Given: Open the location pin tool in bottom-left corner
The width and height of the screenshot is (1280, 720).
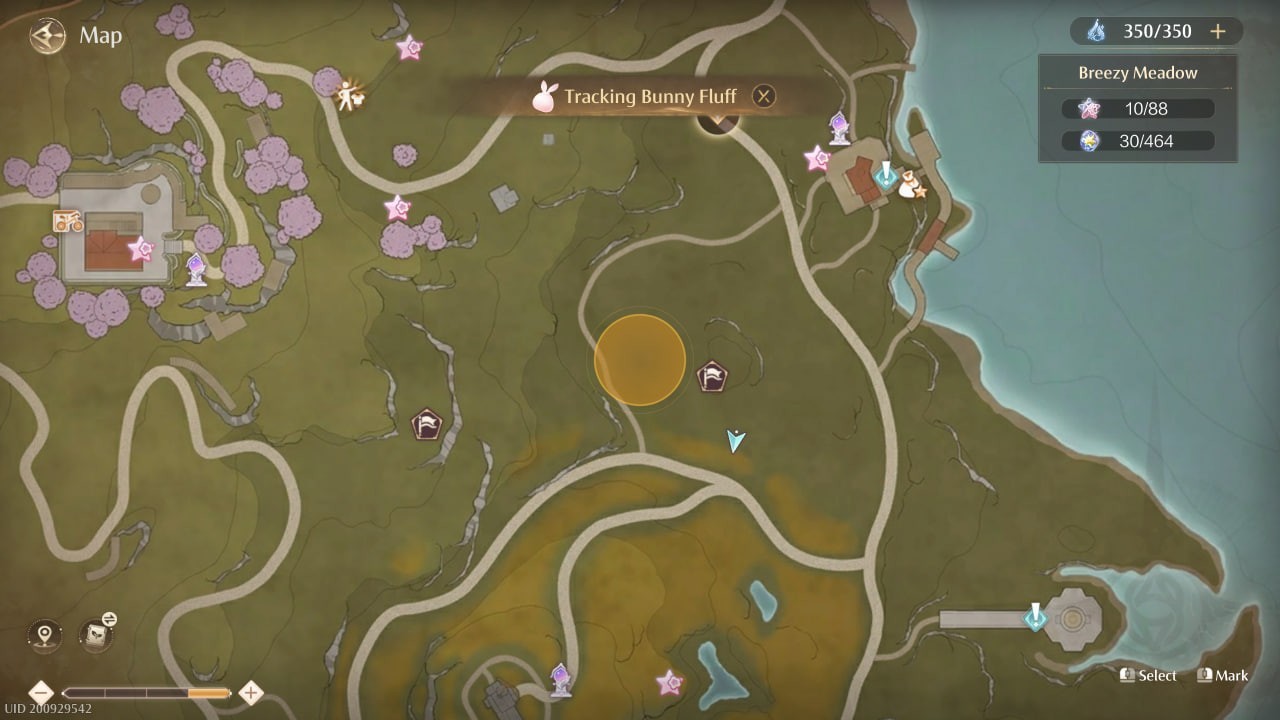Looking at the screenshot, I should point(42,635).
